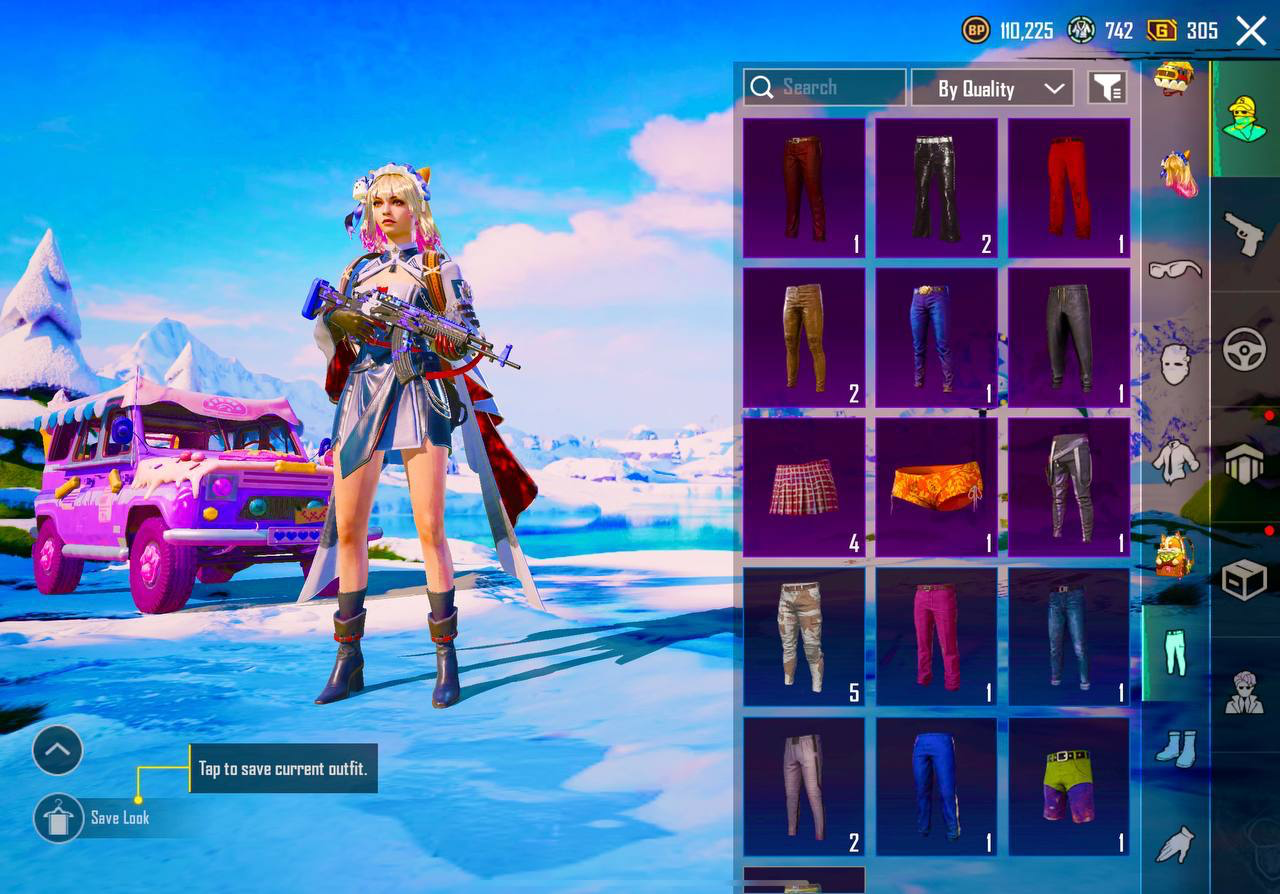Select the face mask category
This screenshot has width=1280, height=894.
pos(1176,364)
